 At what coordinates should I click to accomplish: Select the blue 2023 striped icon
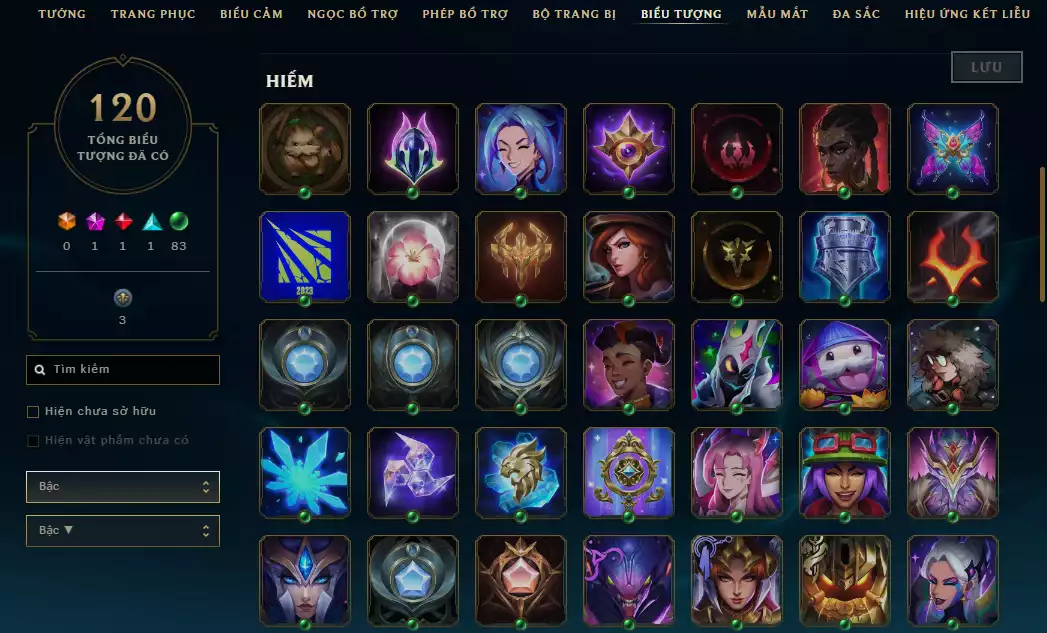pyautogui.click(x=305, y=256)
